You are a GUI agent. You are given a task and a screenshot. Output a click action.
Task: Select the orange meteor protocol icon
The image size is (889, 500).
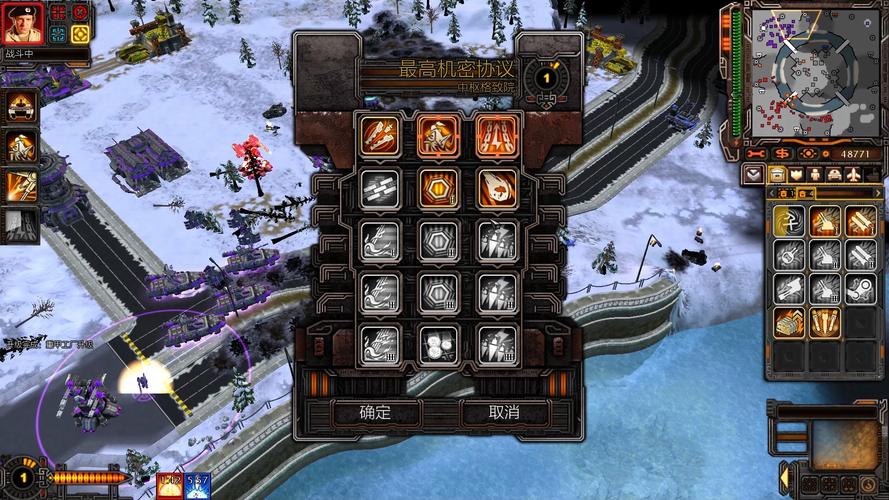point(496,188)
